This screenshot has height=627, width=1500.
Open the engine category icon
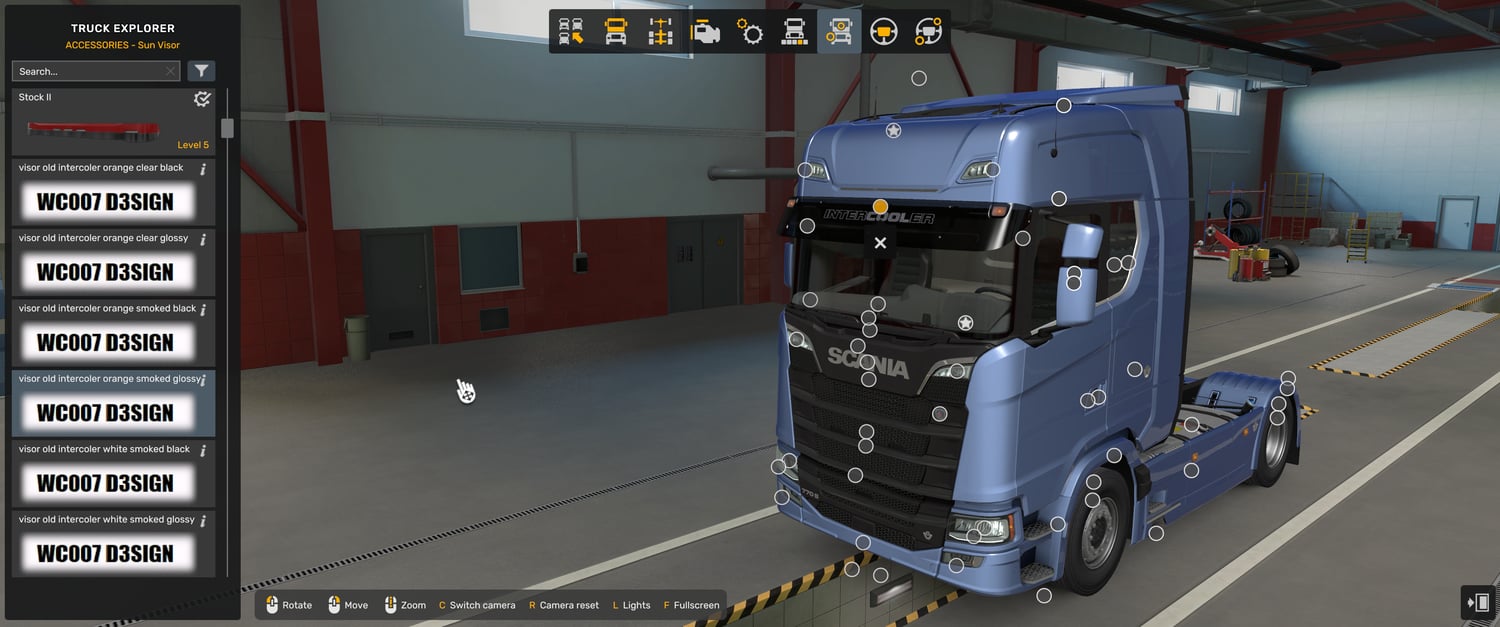click(705, 32)
